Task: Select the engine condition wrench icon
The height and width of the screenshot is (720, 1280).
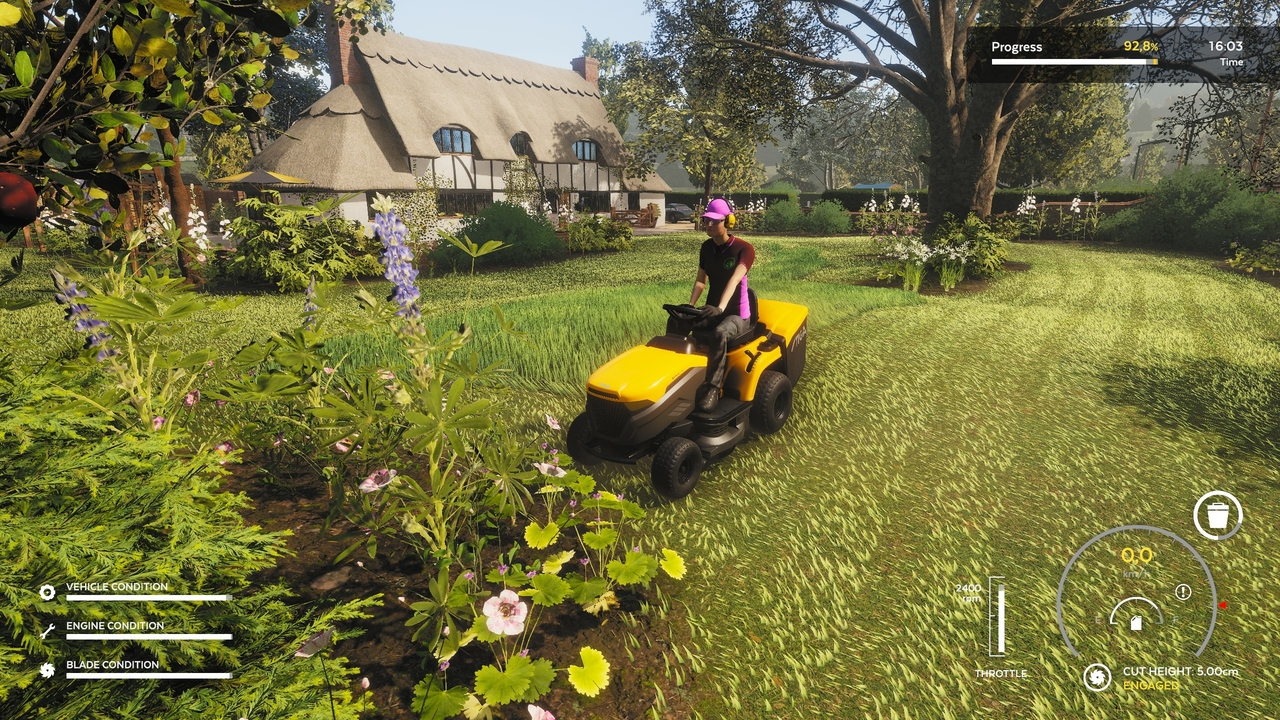Action: pos(47,631)
